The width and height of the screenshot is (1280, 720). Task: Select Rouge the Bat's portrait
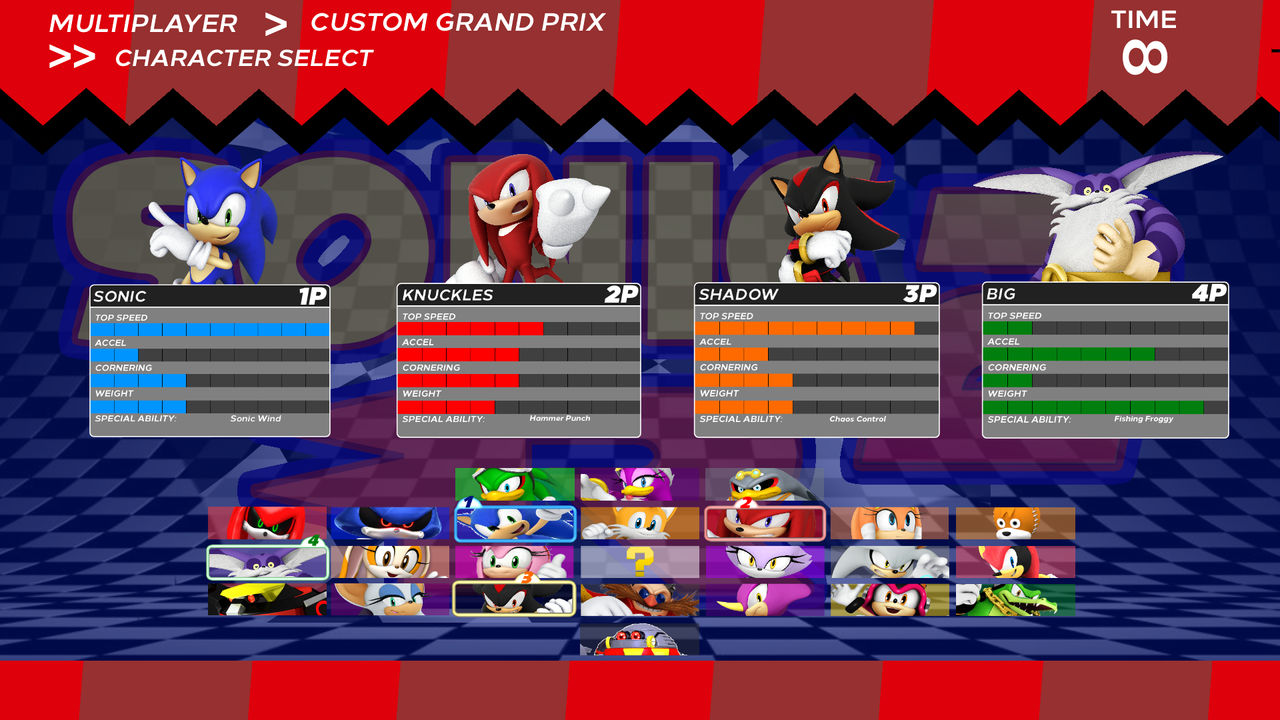click(390, 600)
